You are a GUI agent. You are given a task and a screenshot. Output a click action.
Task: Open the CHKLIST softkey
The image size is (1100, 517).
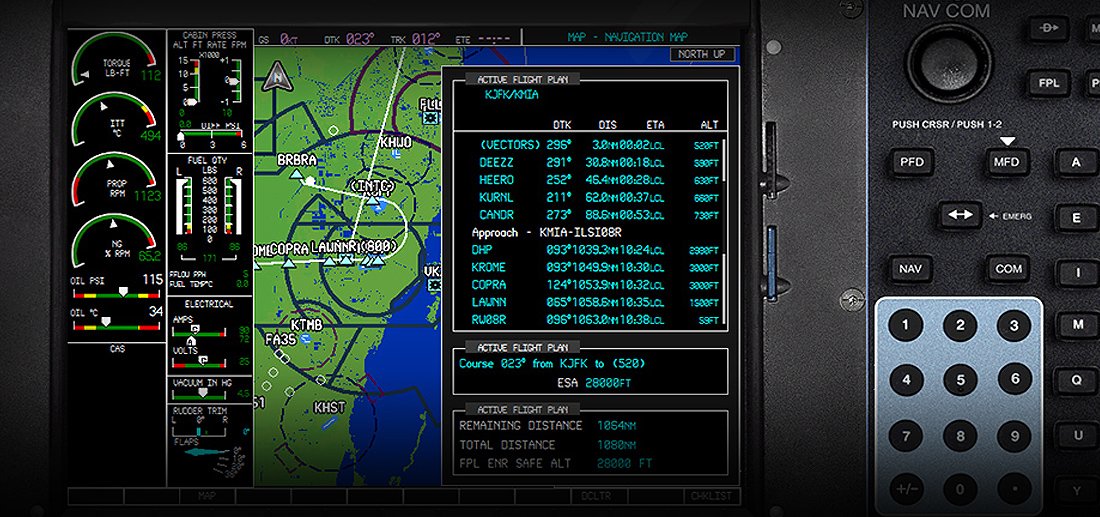[711, 496]
